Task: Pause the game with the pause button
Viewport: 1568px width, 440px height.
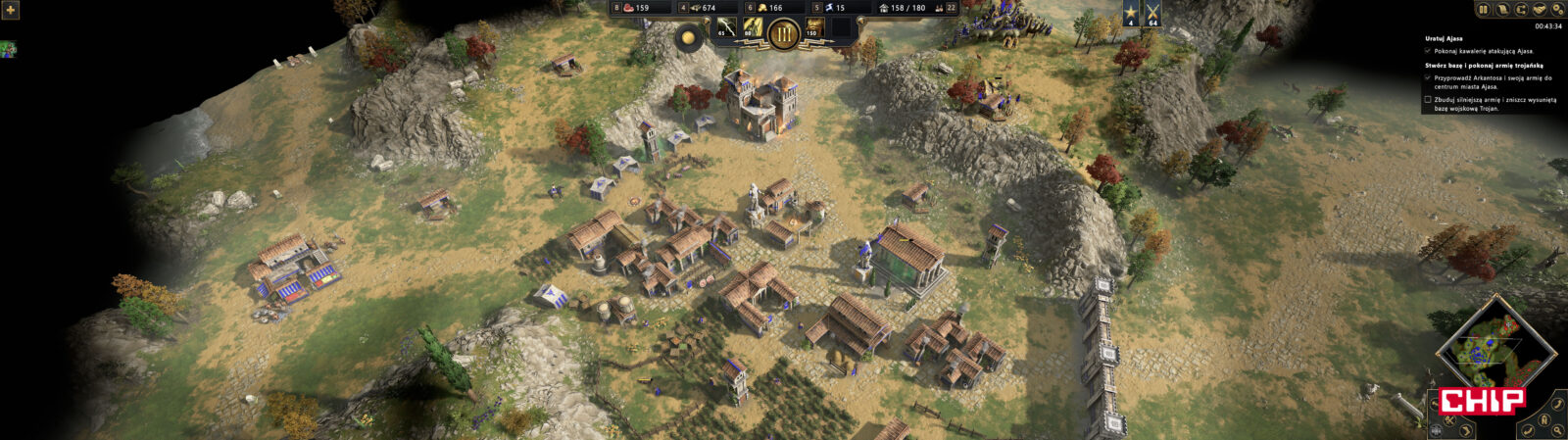Action: click(x=1483, y=9)
